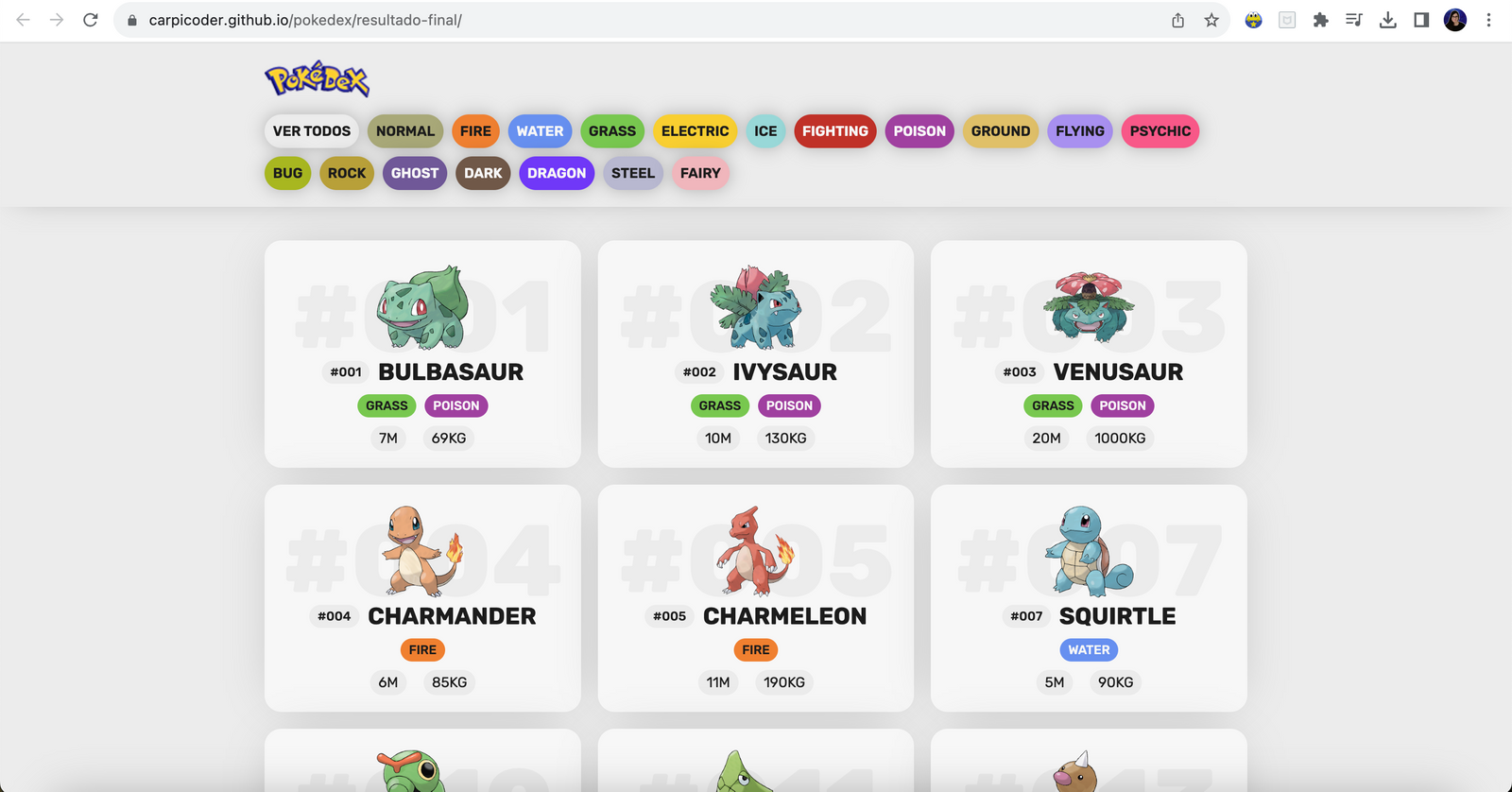1512x792 pixels.
Task: Choose the Fairy type filter
Action: (x=700, y=173)
